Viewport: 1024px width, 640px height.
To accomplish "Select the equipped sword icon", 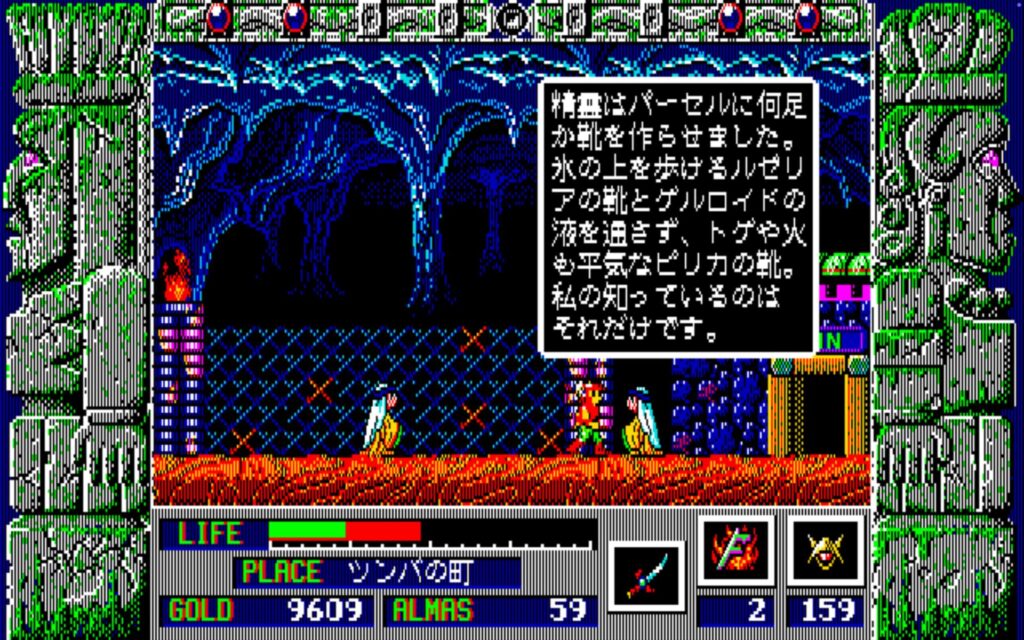I will point(645,575).
